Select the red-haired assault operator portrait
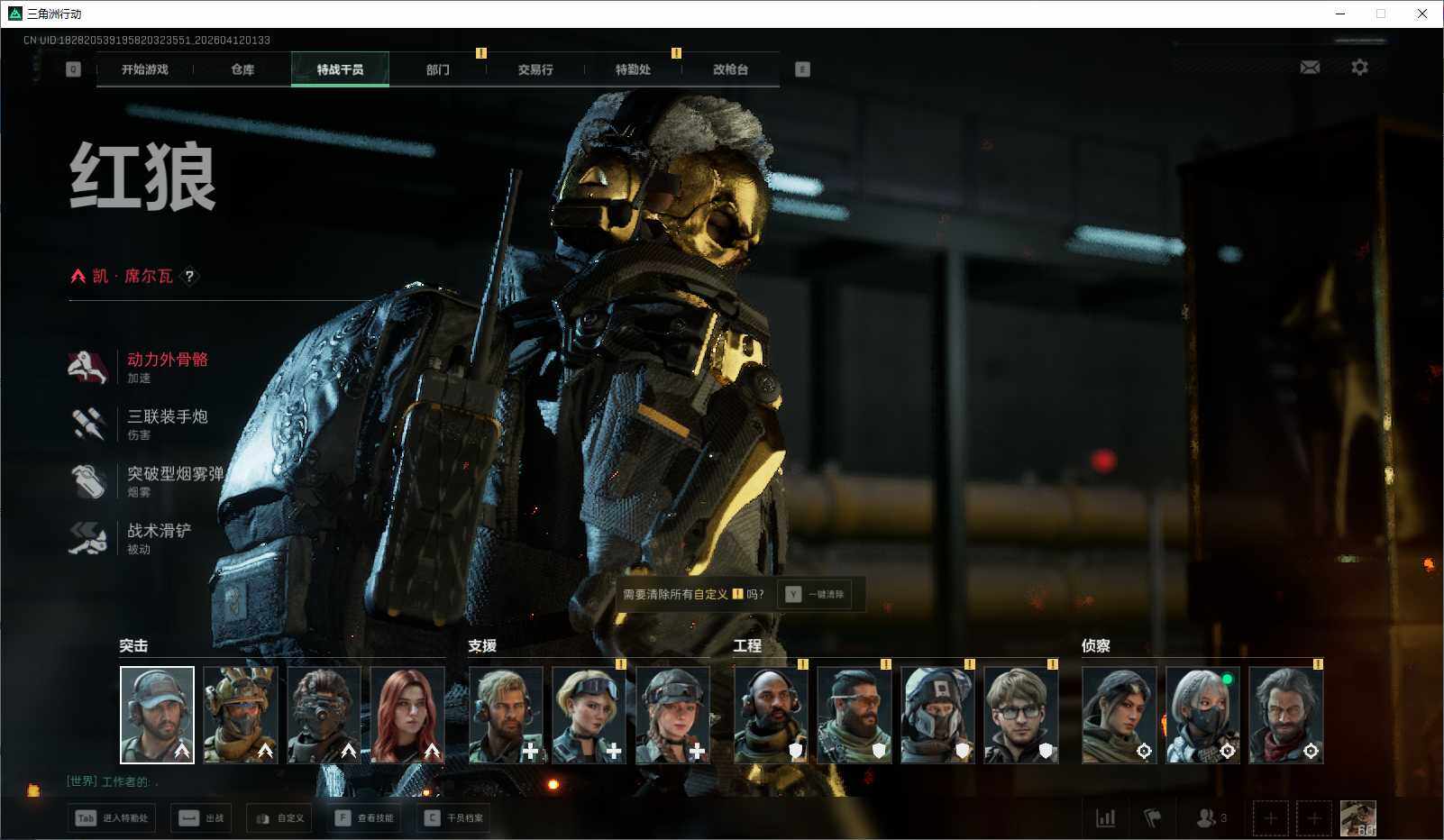1444x840 pixels. (x=407, y=715)
